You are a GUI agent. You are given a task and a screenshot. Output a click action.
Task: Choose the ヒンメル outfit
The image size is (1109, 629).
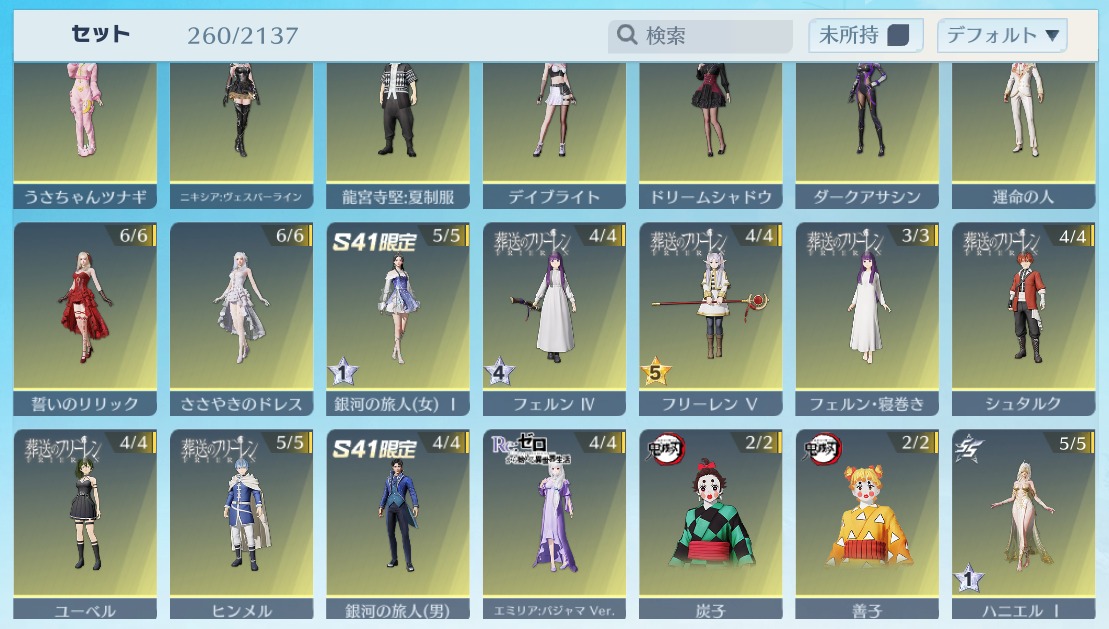pyautogui.click(x=241, y=522)
